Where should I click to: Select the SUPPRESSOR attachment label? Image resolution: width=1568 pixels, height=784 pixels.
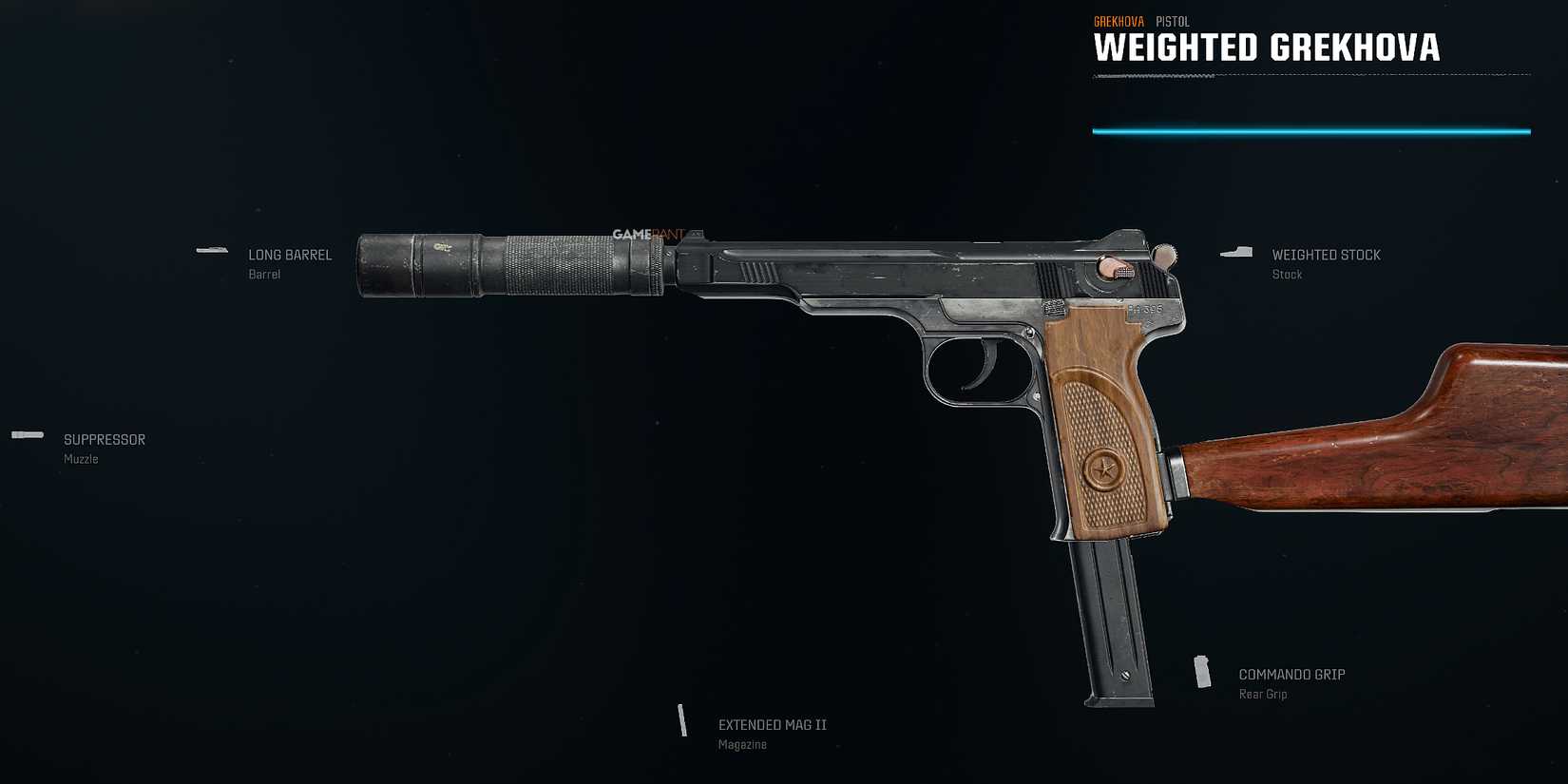(x=104, y=439)
